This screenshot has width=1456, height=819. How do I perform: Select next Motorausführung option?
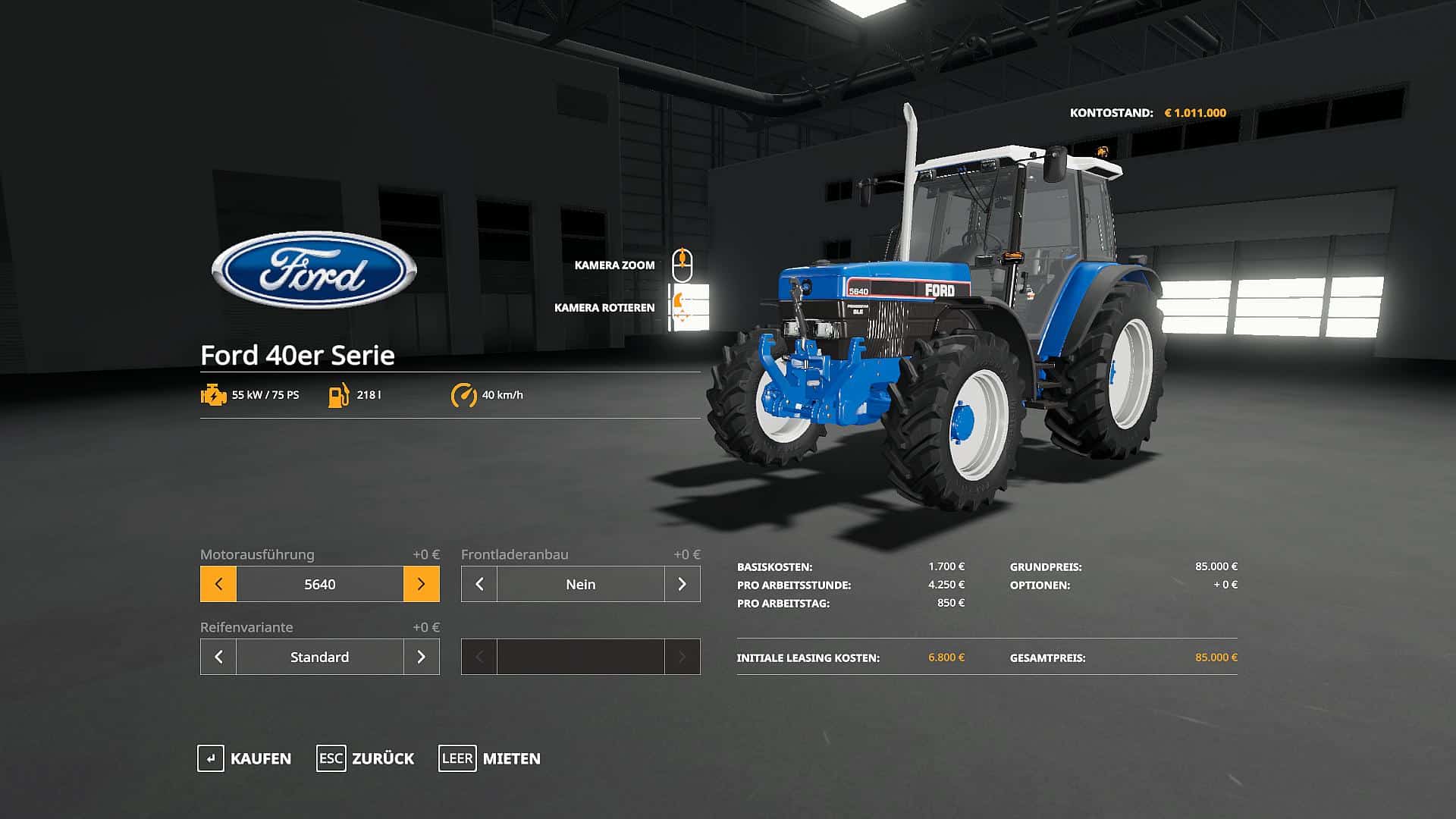422,584
